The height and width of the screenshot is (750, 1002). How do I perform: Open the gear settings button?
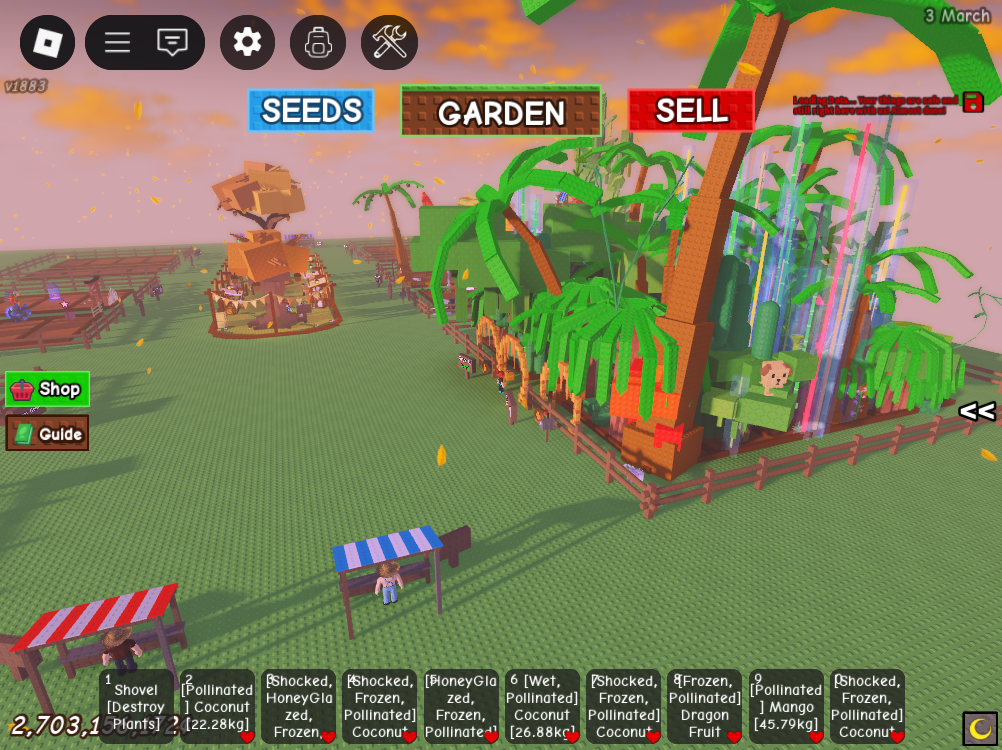click(247, 42)
